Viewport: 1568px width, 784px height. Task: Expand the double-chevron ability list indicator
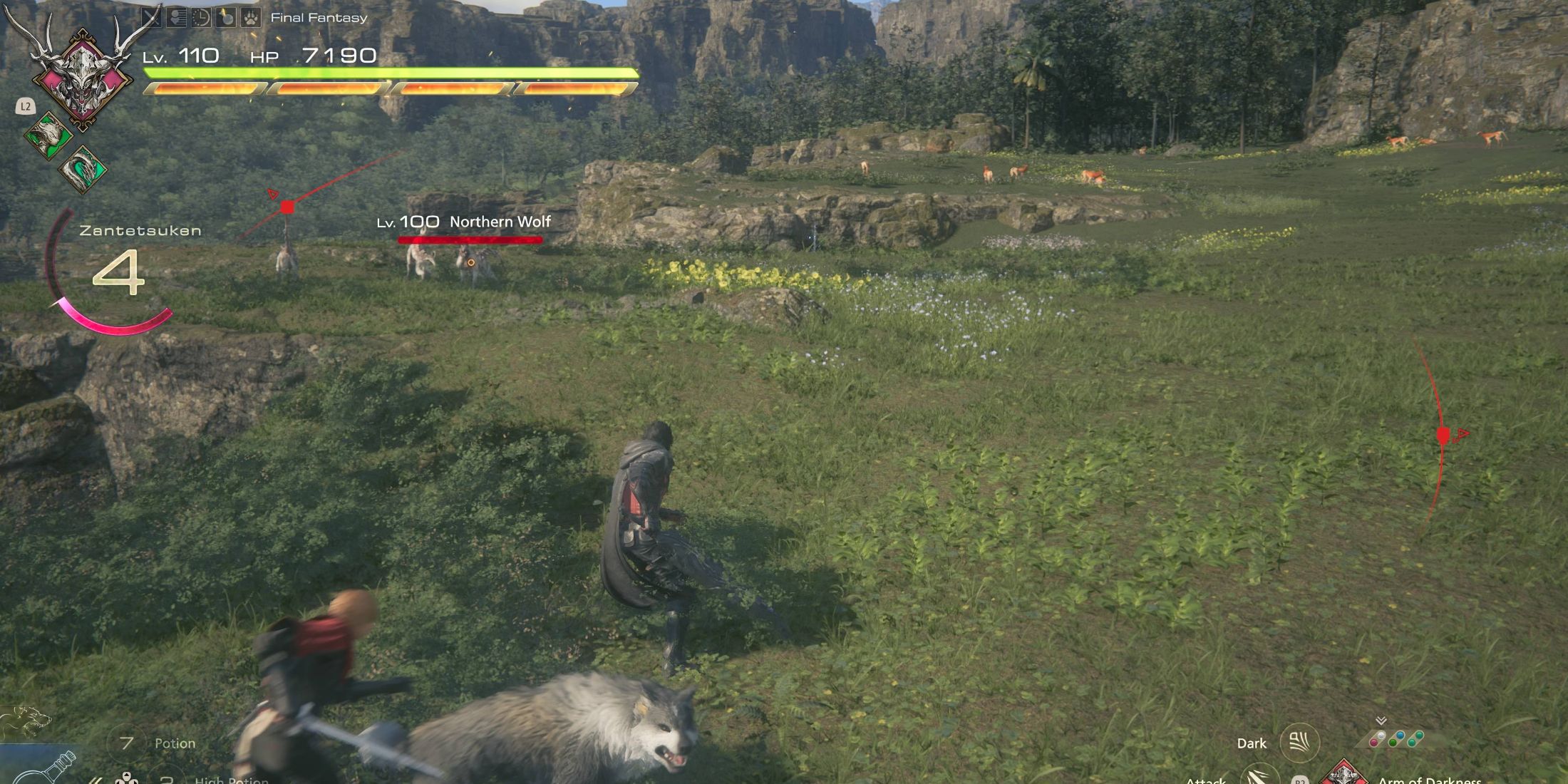tap(1381, 720)
